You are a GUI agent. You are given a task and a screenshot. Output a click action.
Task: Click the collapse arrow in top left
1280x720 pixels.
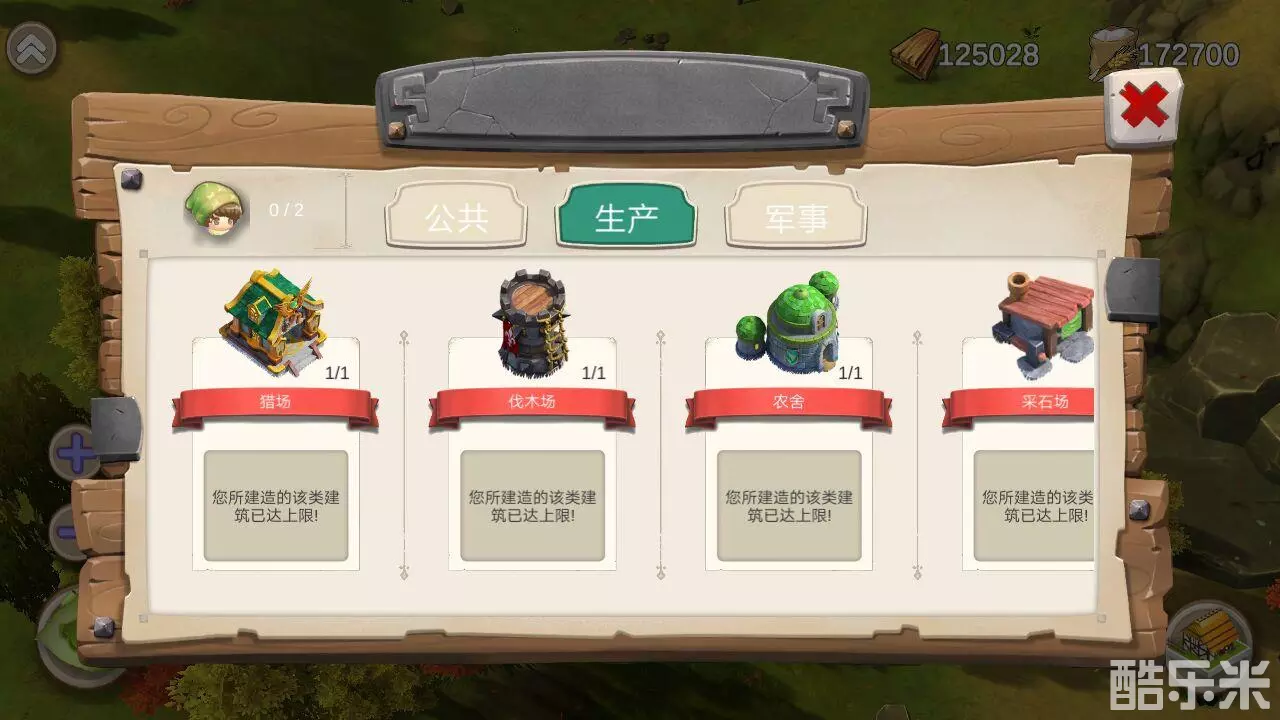pos(34,48)
